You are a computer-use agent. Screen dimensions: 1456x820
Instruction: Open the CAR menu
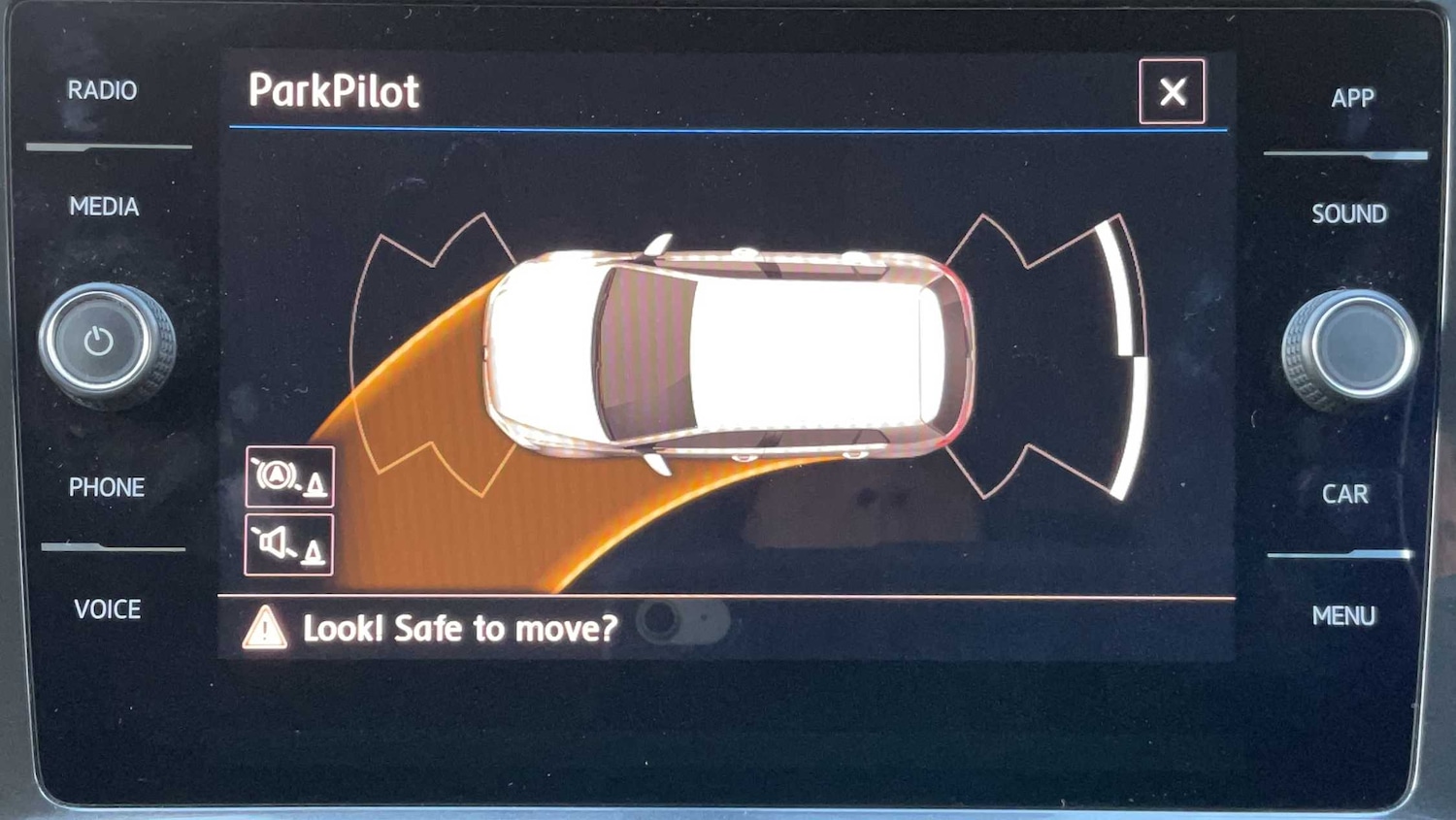(x=1344, y=494)
